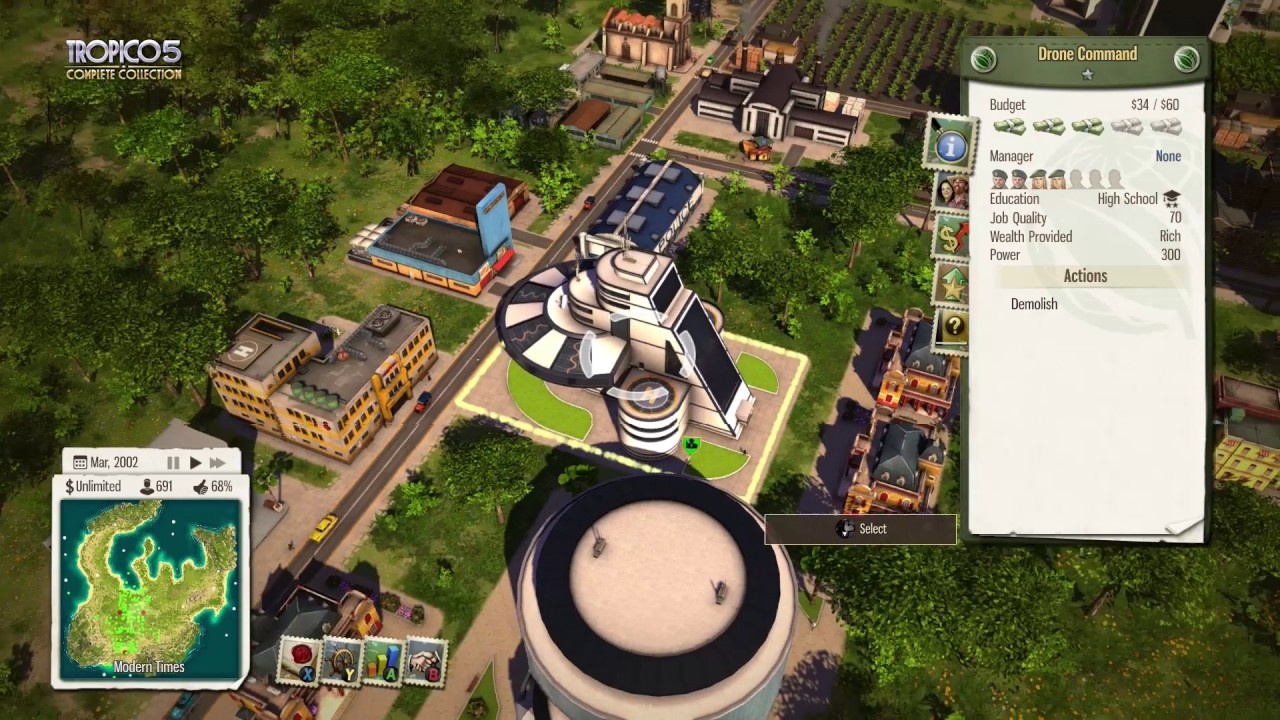Set game to normal play speed

tap(195, 463)
